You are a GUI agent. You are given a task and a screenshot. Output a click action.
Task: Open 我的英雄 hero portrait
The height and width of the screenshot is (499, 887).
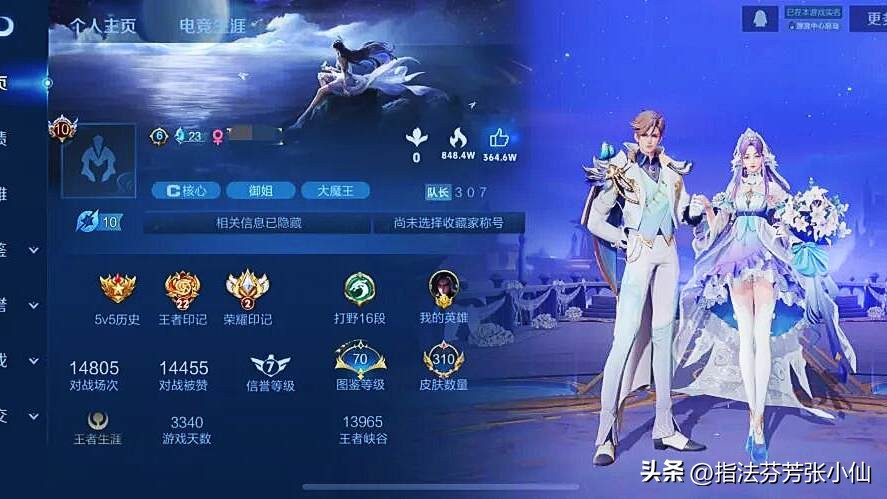pos(444,289)
